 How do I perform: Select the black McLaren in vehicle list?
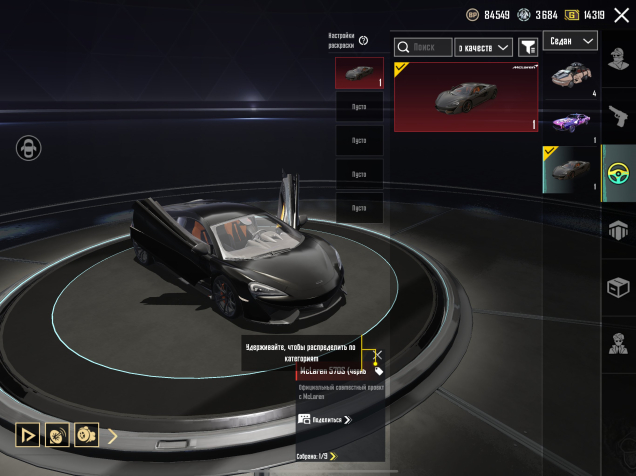click(x=570, y=169)
